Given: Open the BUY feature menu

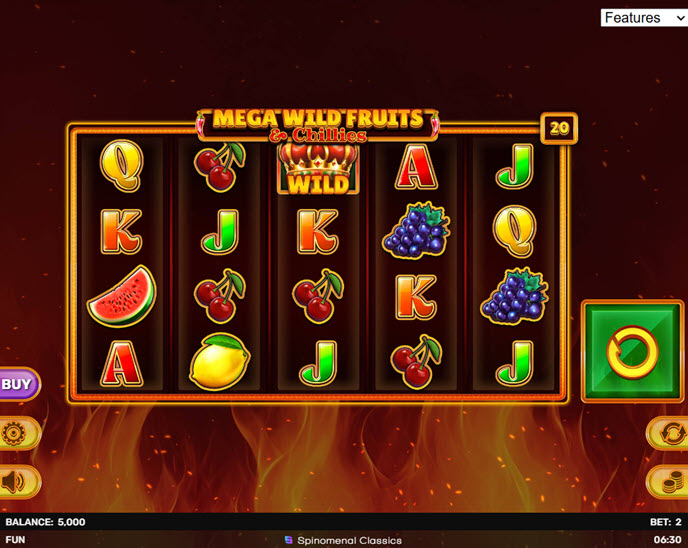Looking at the screenshot, I should tap(17, 383).
